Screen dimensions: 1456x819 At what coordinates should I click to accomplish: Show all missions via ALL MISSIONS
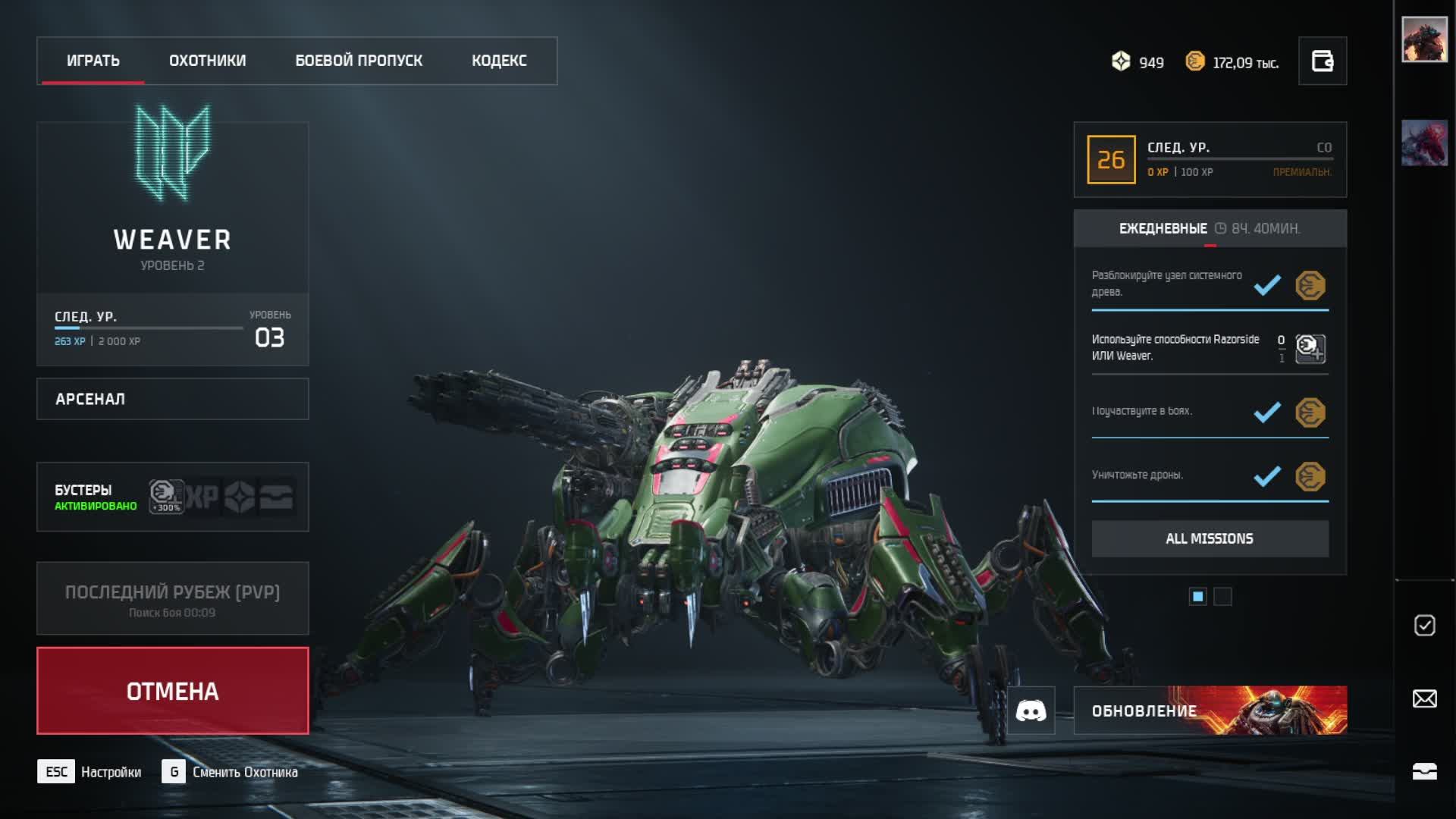point(1210,538)
